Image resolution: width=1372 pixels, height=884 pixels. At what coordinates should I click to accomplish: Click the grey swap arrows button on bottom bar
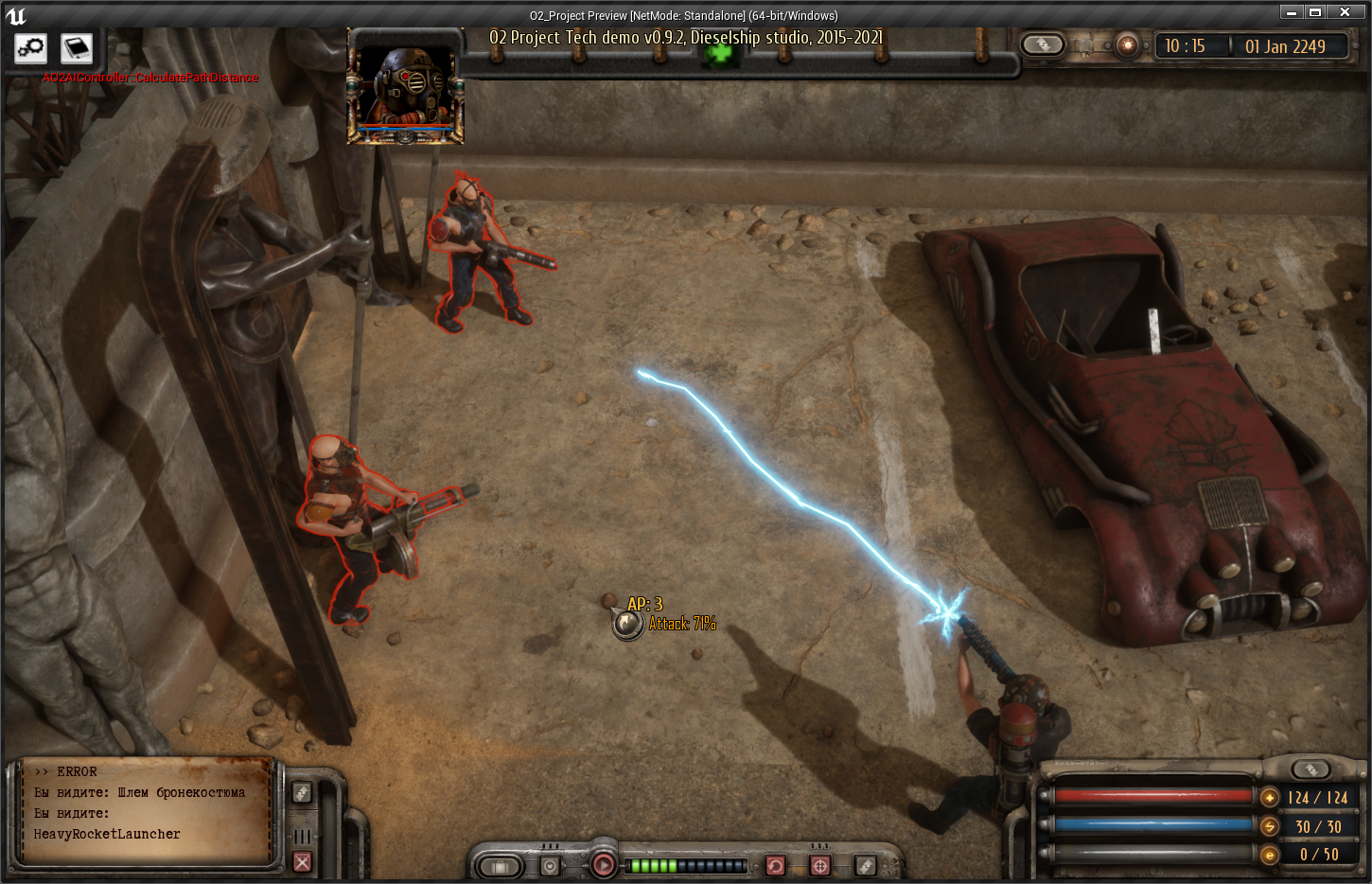pyautogui.click(x=865, y=866)
